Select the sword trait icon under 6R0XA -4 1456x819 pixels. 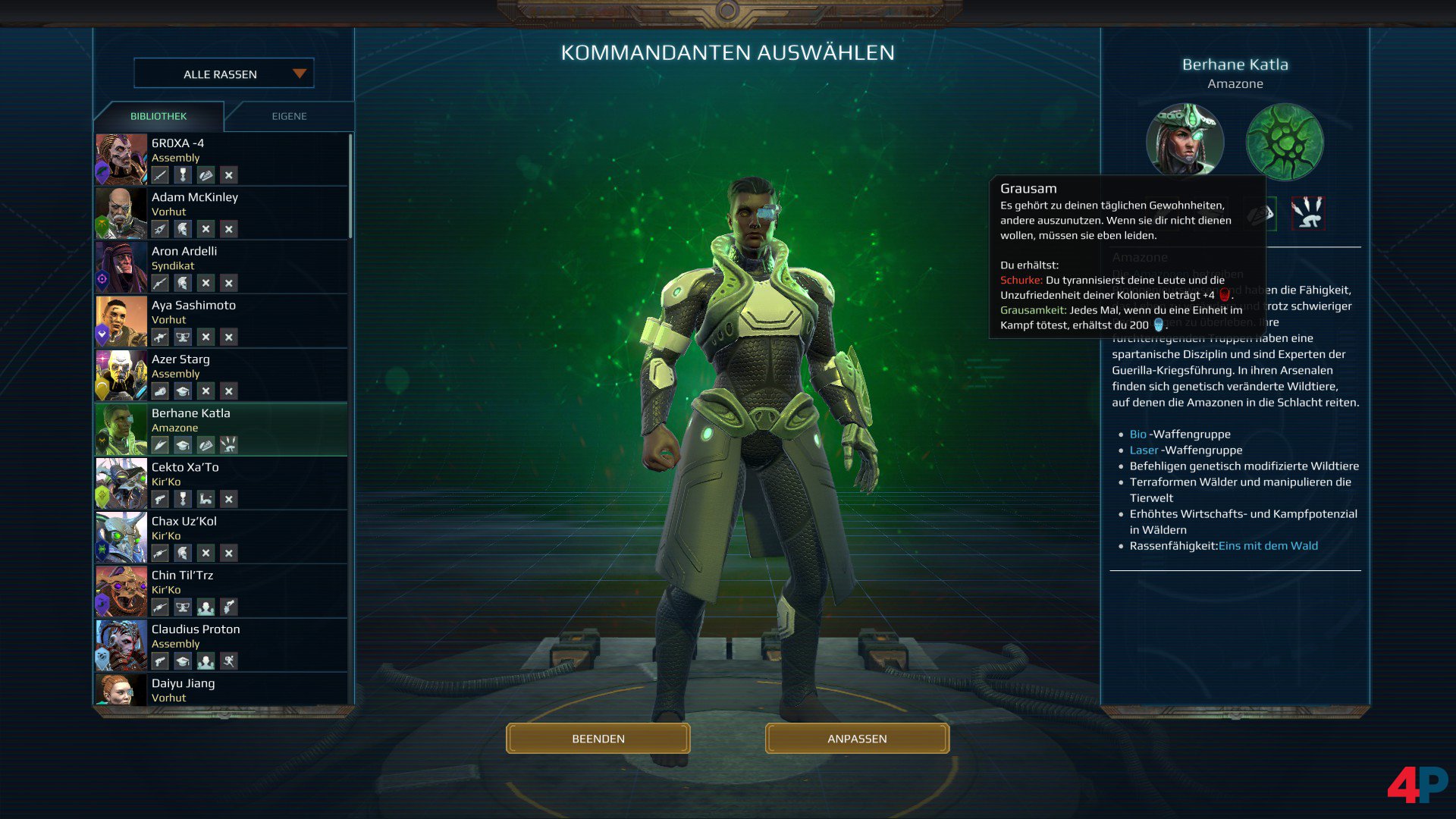161,175
